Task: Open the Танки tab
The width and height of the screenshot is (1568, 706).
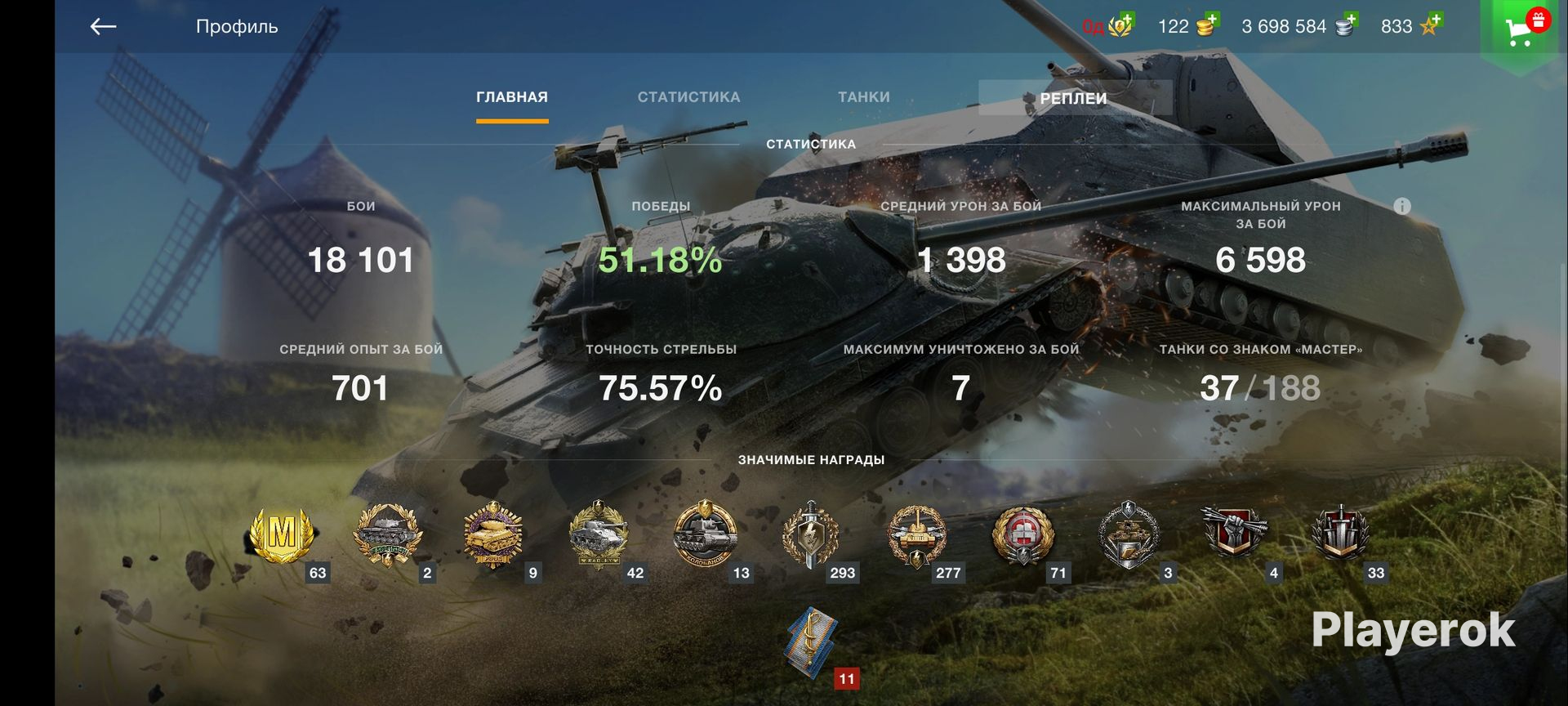Action: point(863,97)
